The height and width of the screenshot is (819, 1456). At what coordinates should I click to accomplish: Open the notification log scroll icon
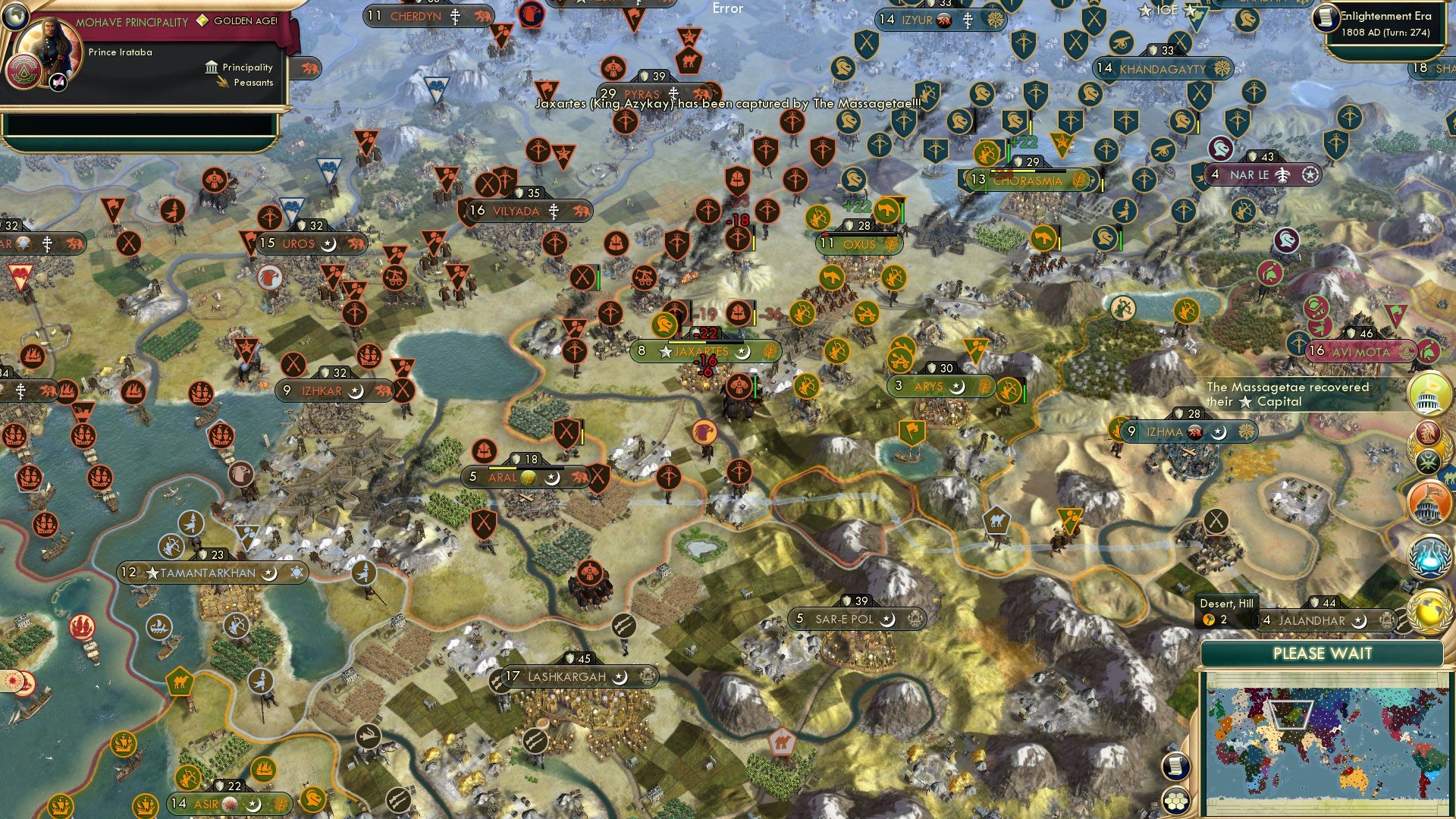[1175, 766]
